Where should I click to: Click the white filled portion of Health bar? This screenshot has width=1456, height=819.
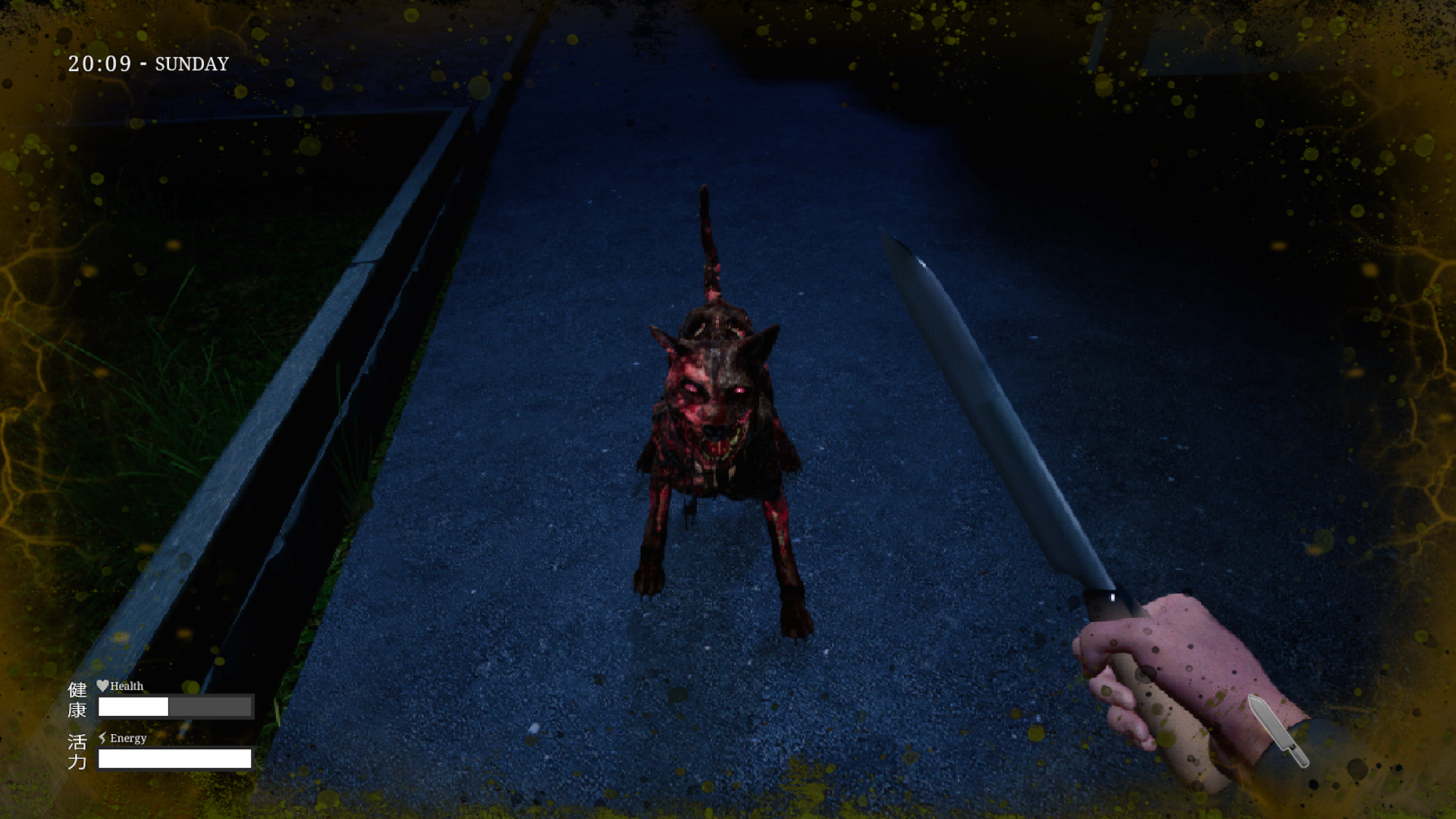(x=133, y=706)
